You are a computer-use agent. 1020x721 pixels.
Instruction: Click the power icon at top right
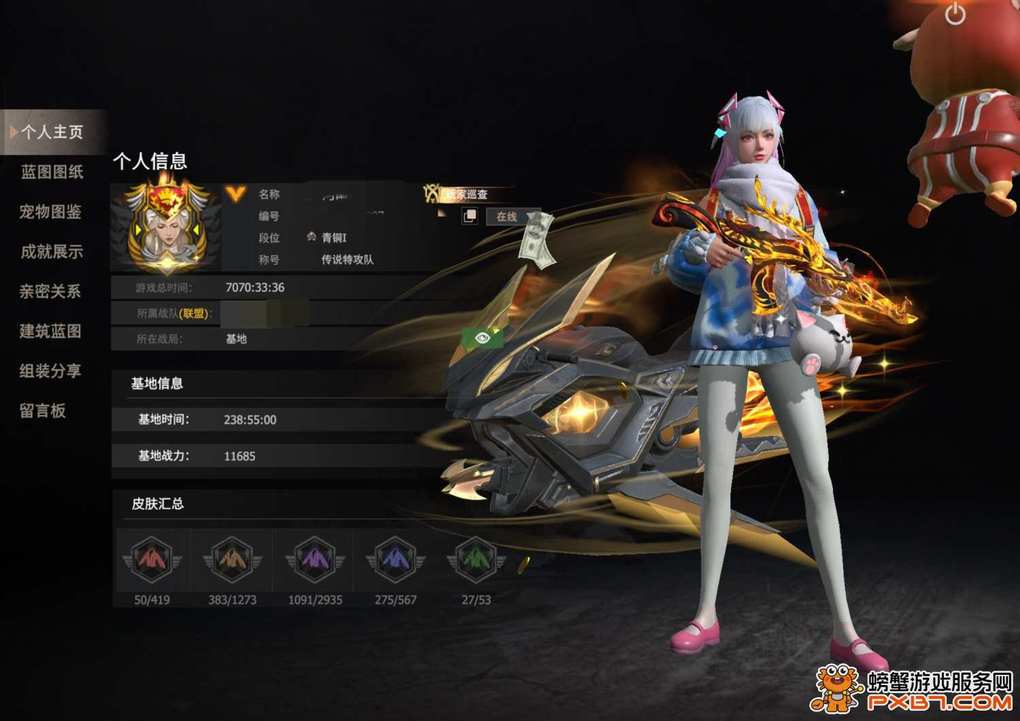[956, 14]
